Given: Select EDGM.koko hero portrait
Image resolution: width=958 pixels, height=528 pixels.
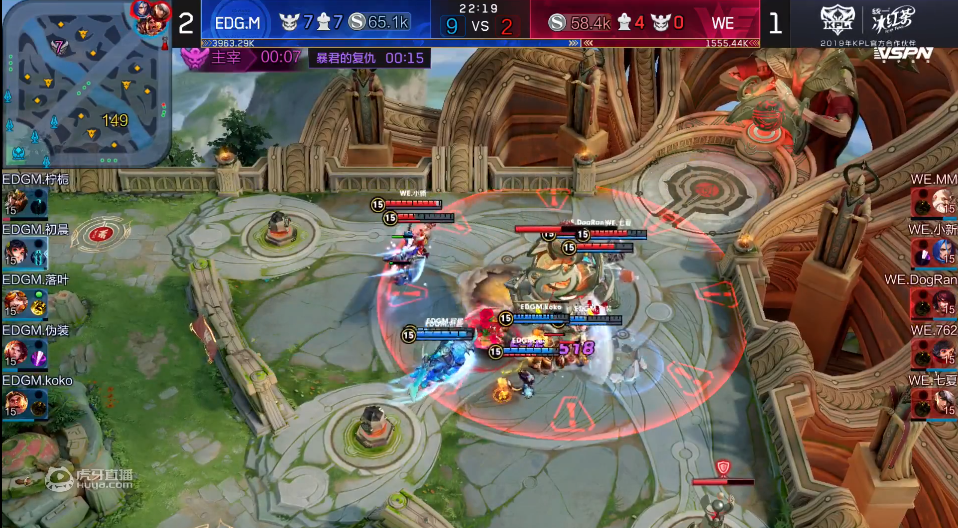Looking at the screenshot, I should click(17, 403).
